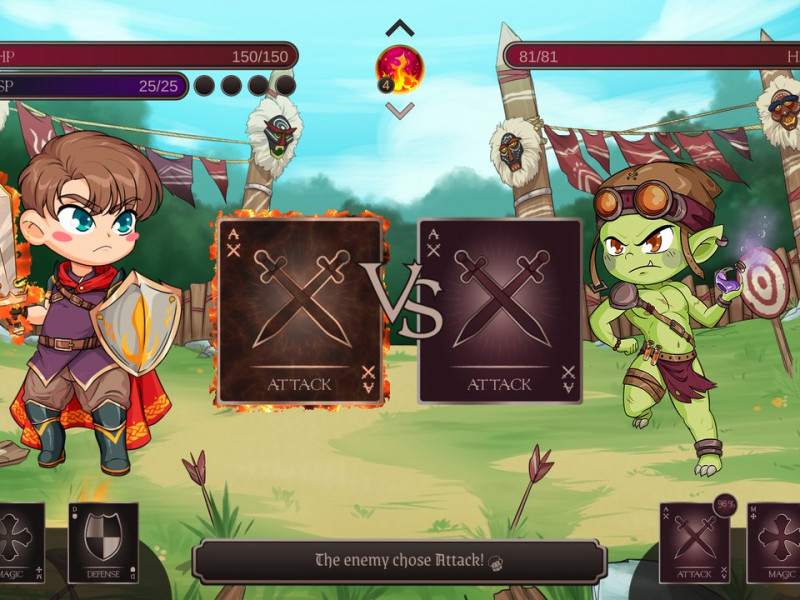Pick the player's Magic card
800x600 pixels.
click(20, 542)
